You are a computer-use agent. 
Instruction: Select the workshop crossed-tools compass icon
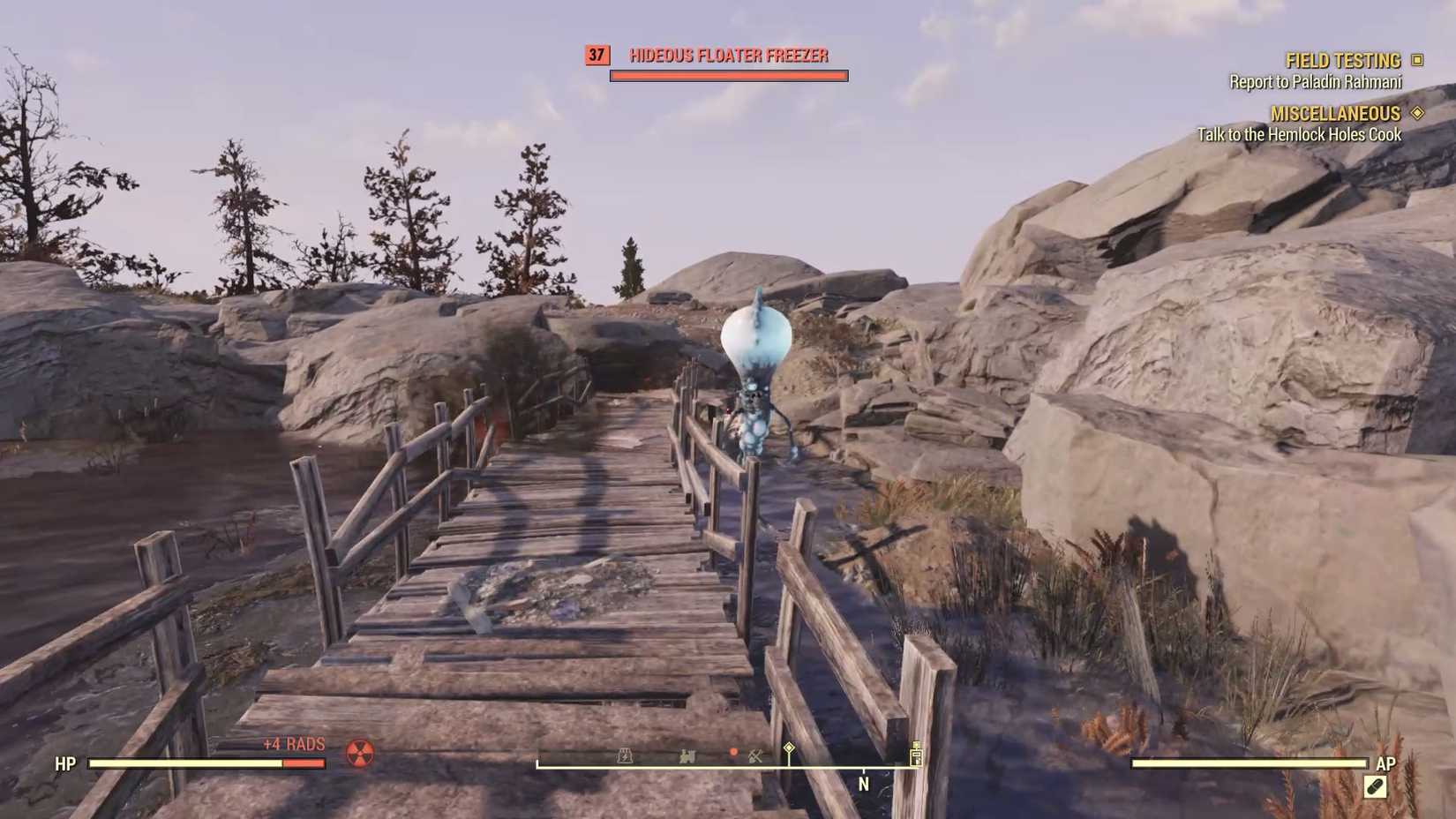point(754,756)
